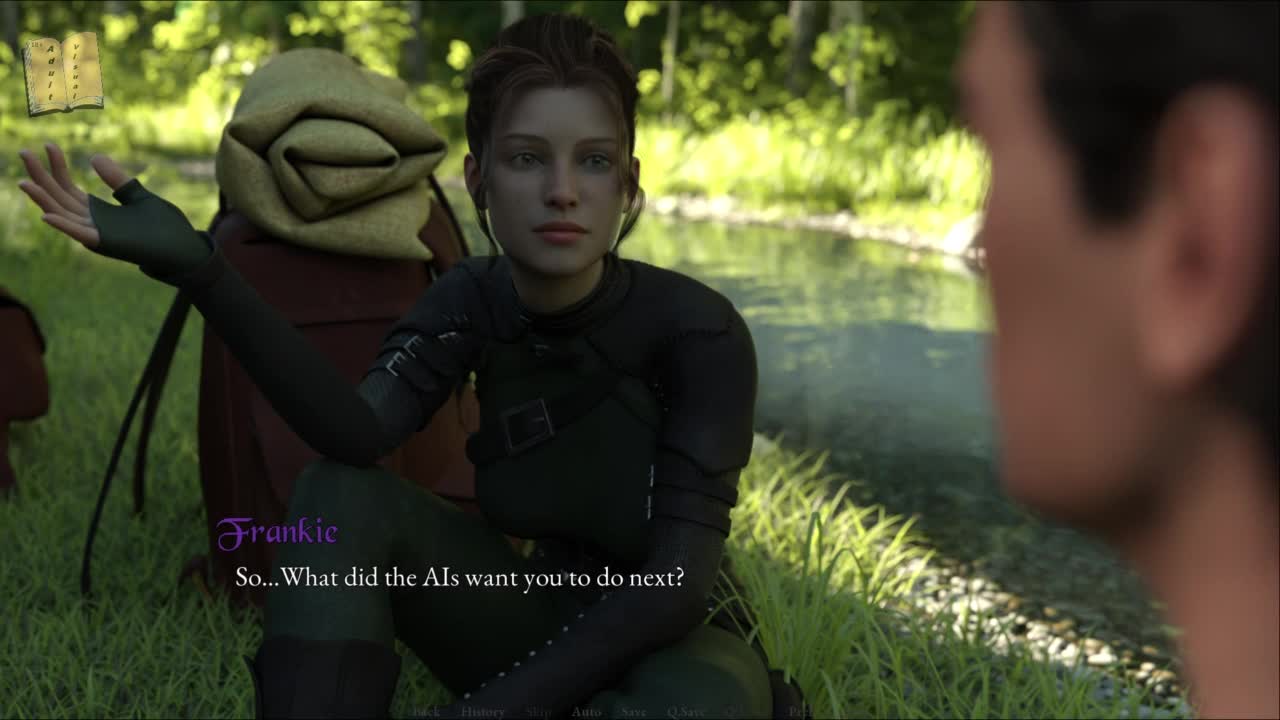
Task: Quick save using the Q.Save button
Action: (686, 712)
